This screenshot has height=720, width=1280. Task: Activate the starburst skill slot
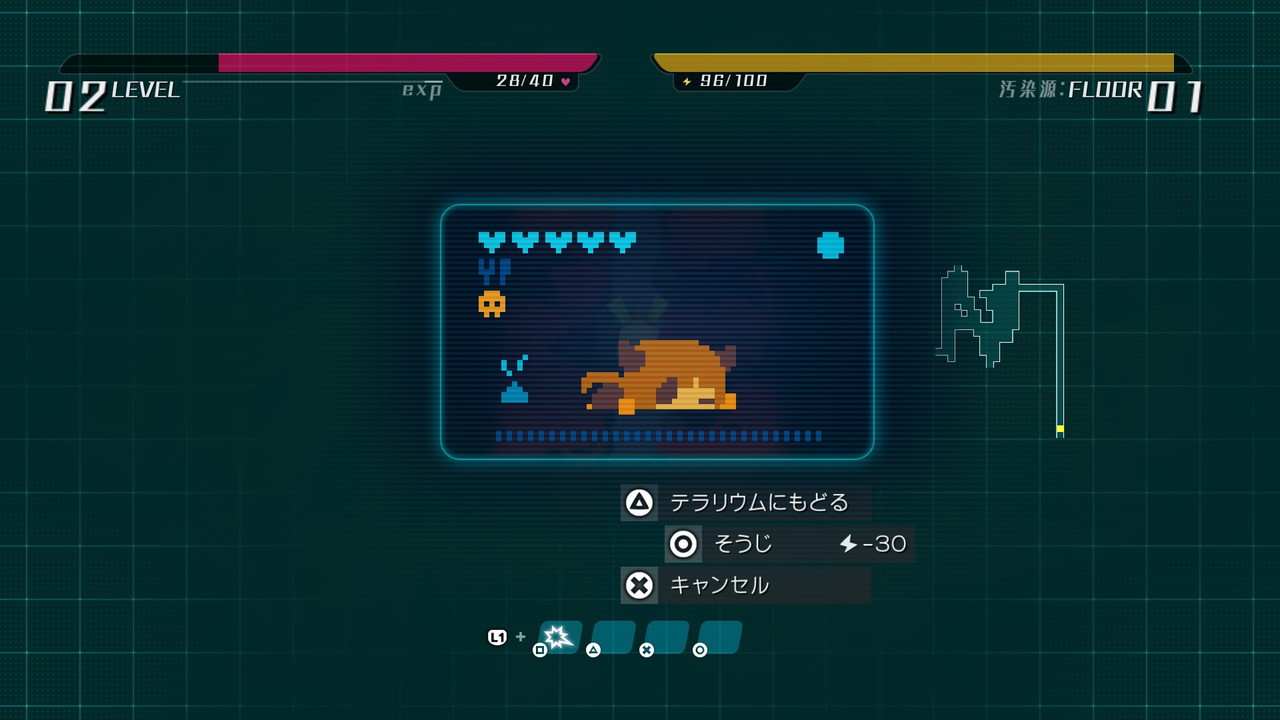559,636
